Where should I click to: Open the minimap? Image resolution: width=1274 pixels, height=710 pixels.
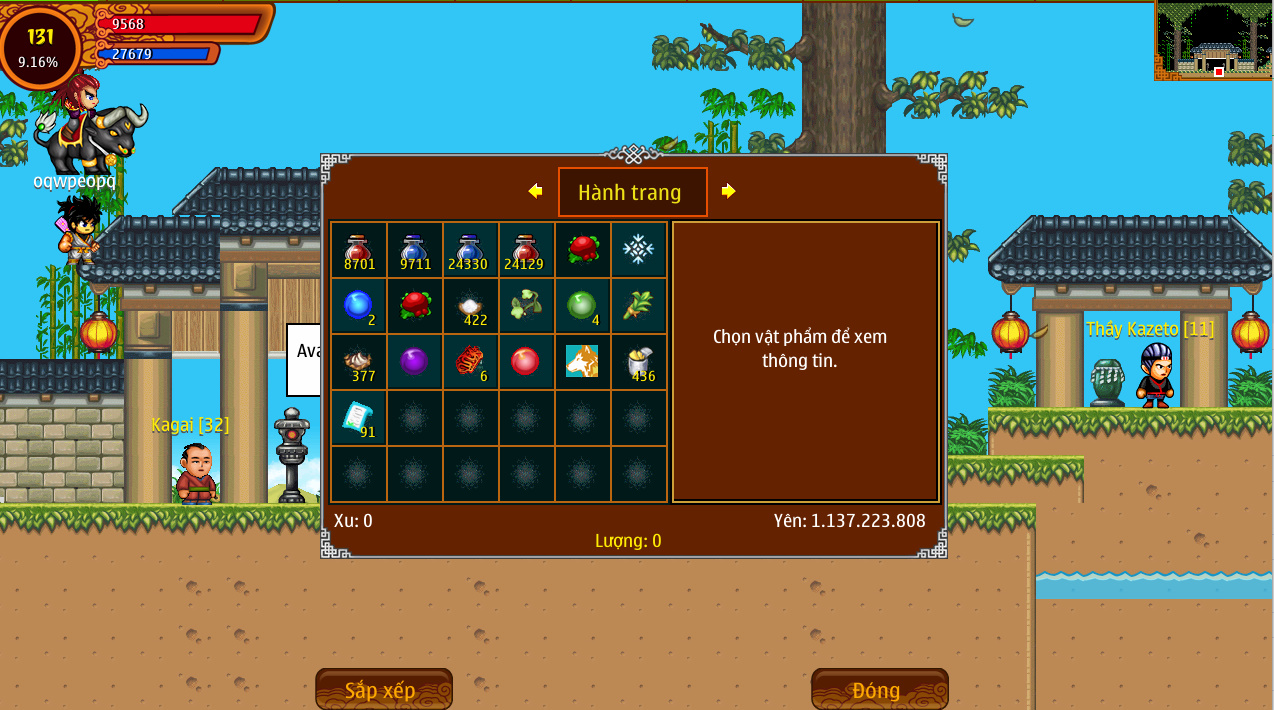(1213, 41)
